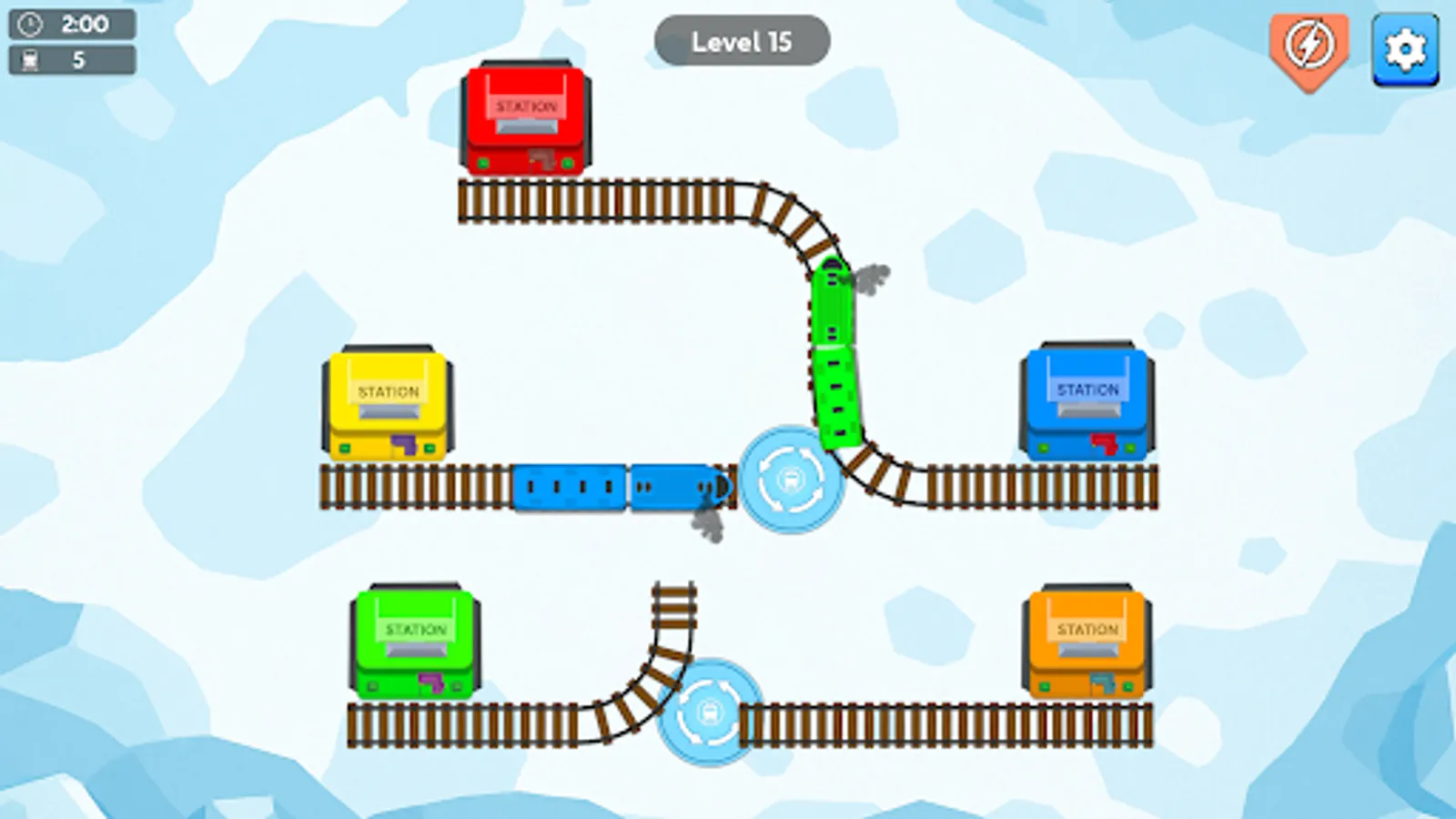Click the purple lever on the orange station
Image resolution: width=1456 pixels, height=819 pixels.
(x=1104, y=681)
